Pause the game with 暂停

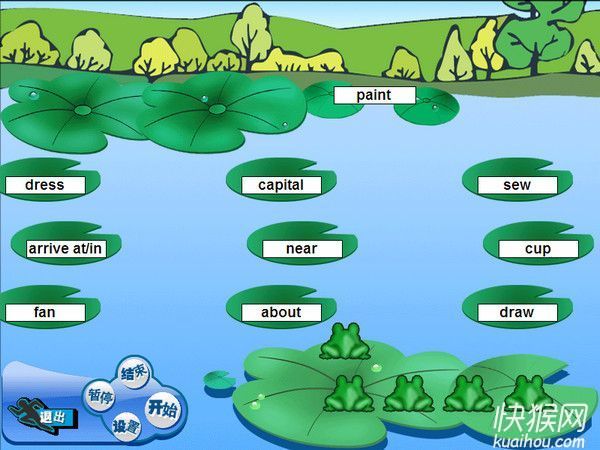coord(100,396)
